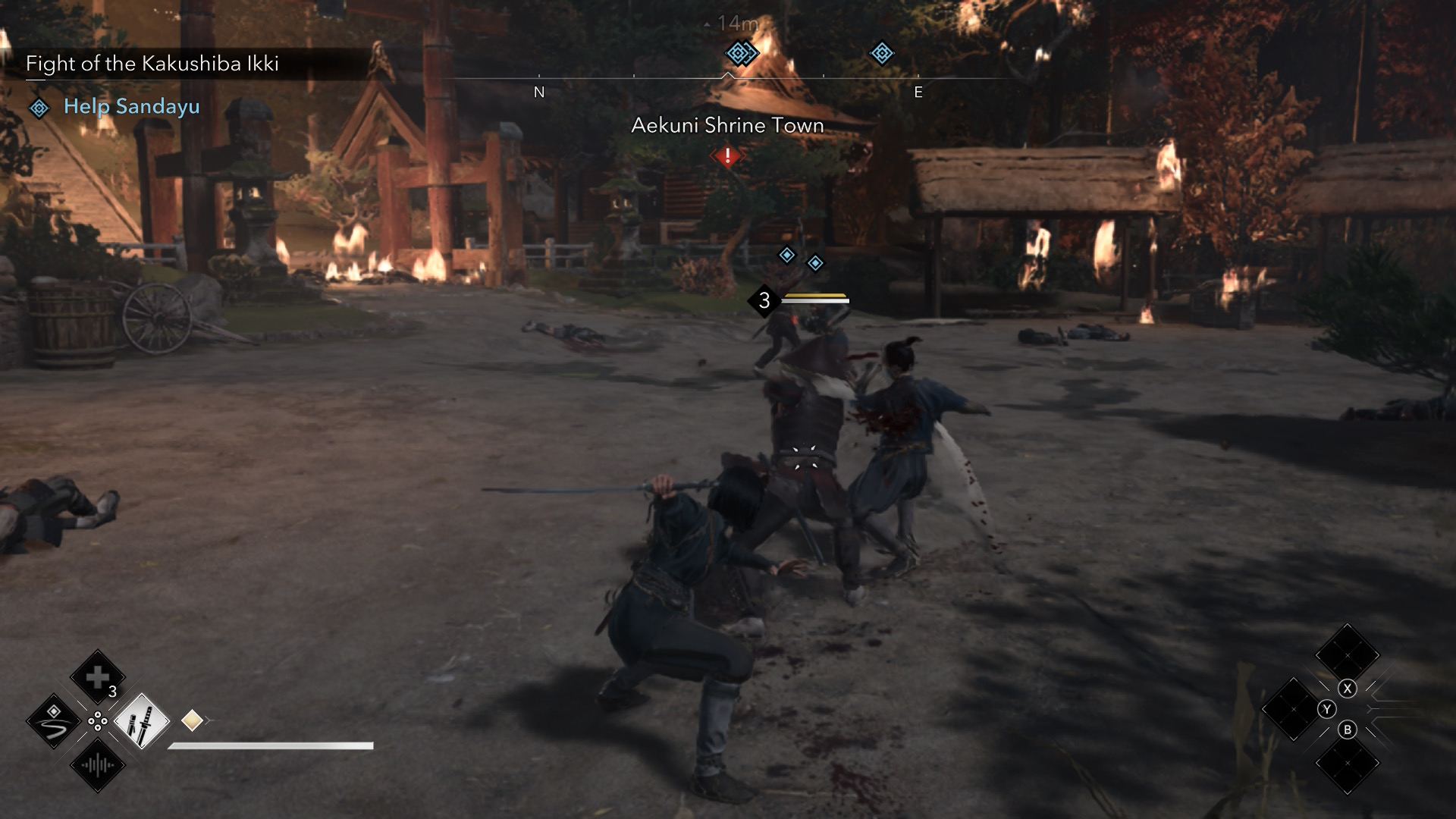1456x819 pixels.
Task: Select the ally call swirl icon
Action: click(53, 721)
